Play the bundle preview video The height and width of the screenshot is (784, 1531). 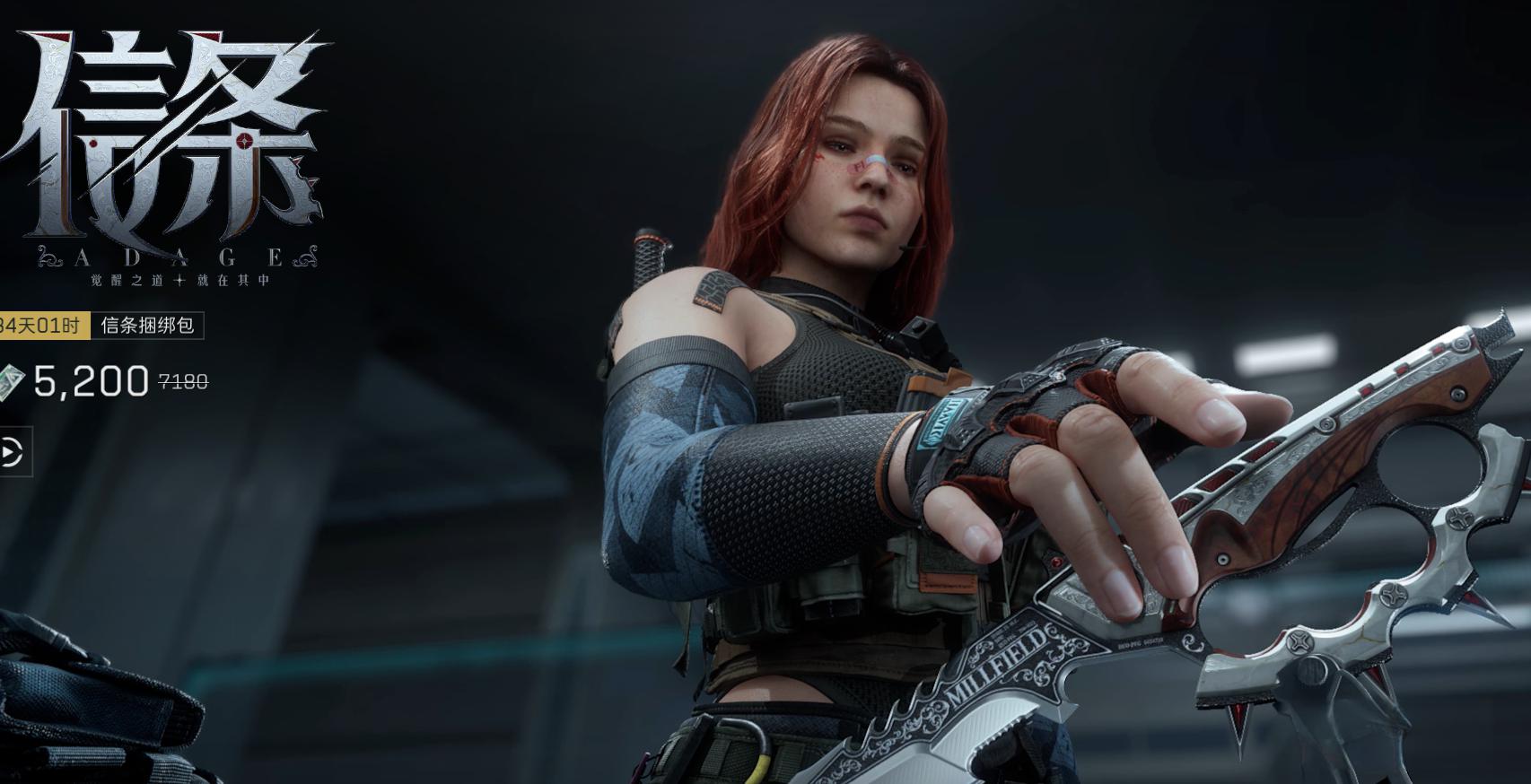point(11,452)
